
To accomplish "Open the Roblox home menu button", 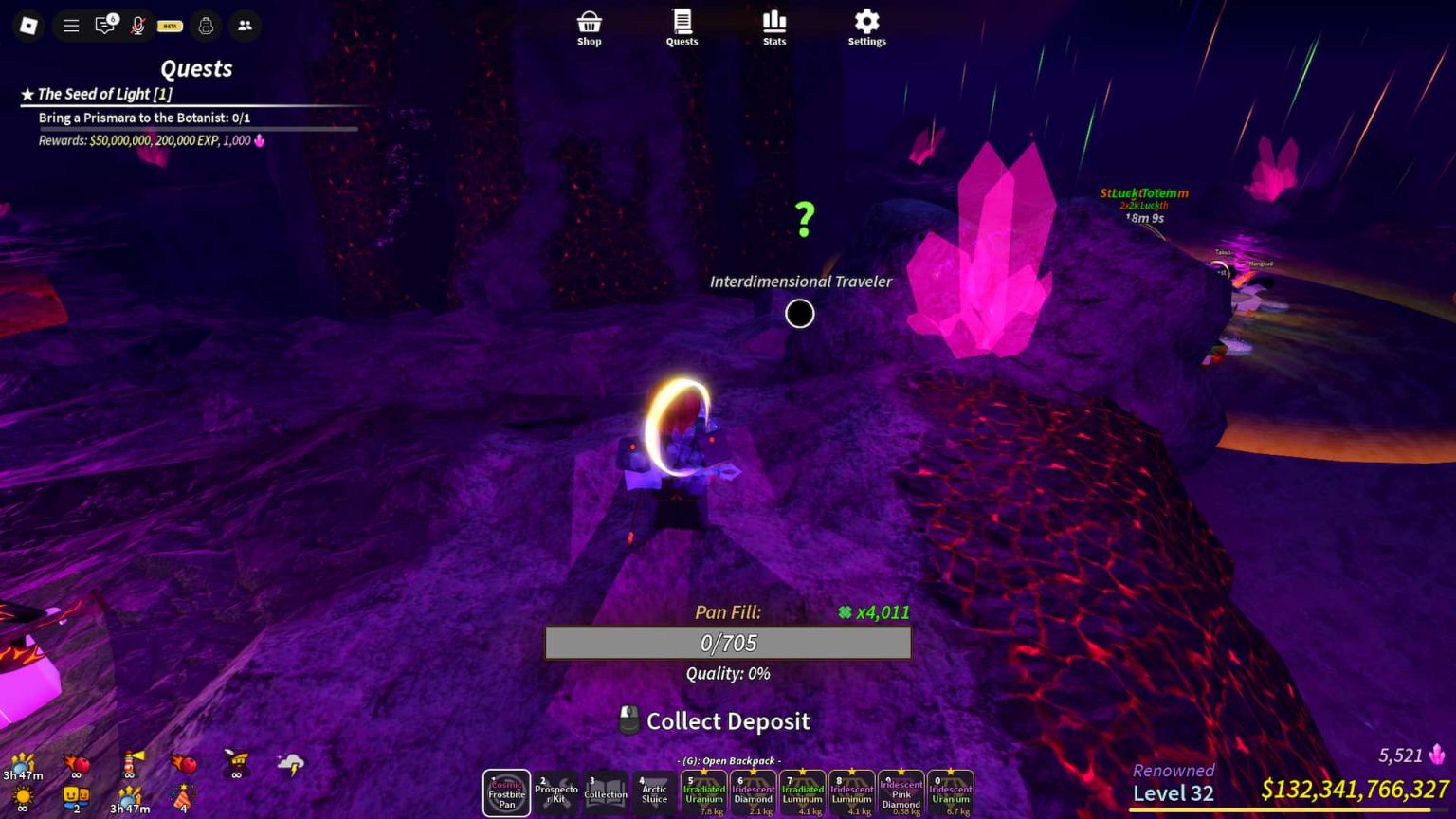I will coord(27,26).
